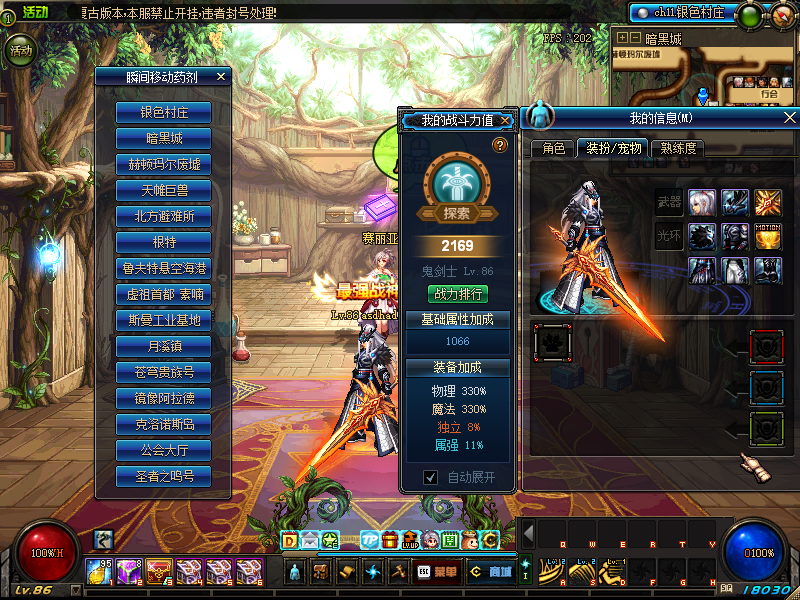Screen dimensions: 800x600
Task: Switch to the 角色 tab
Action: click(x=553, y=148)
